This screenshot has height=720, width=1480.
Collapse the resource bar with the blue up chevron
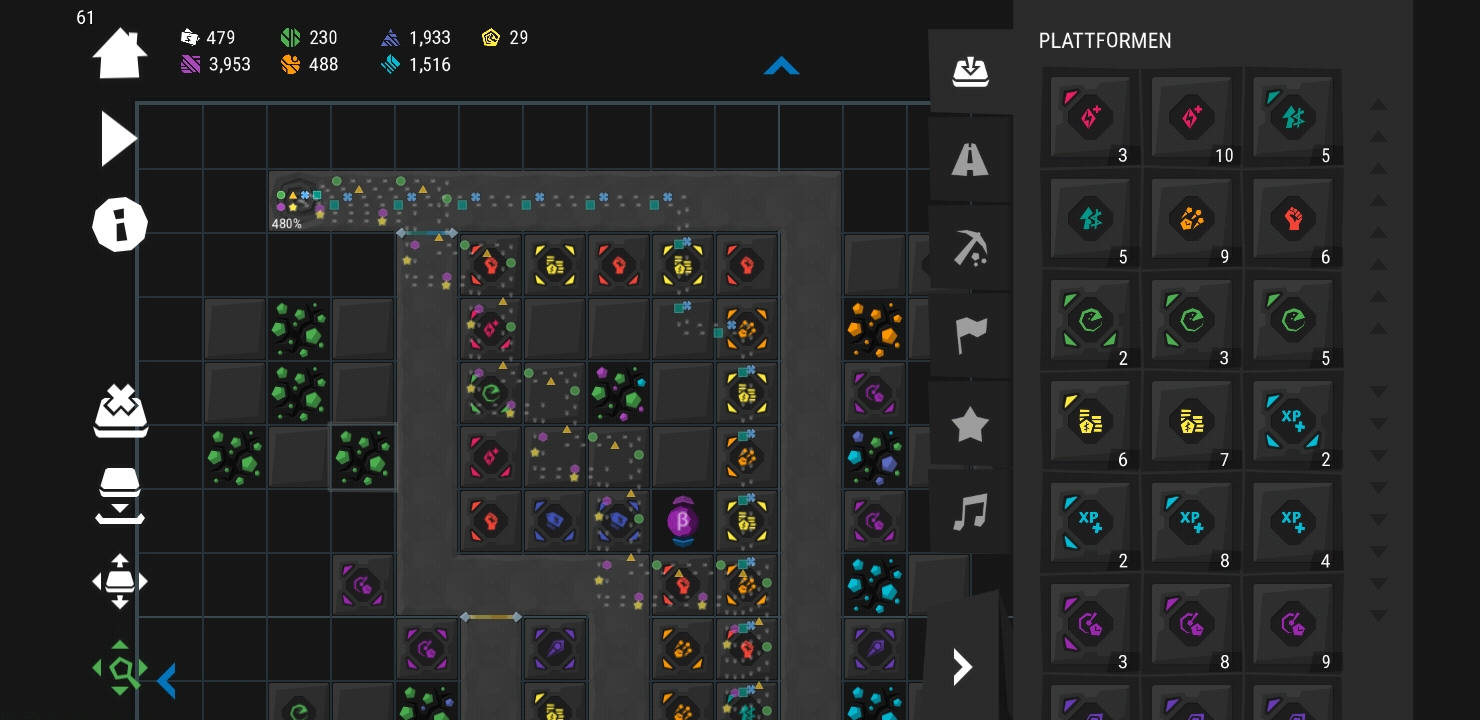point(781,66)
